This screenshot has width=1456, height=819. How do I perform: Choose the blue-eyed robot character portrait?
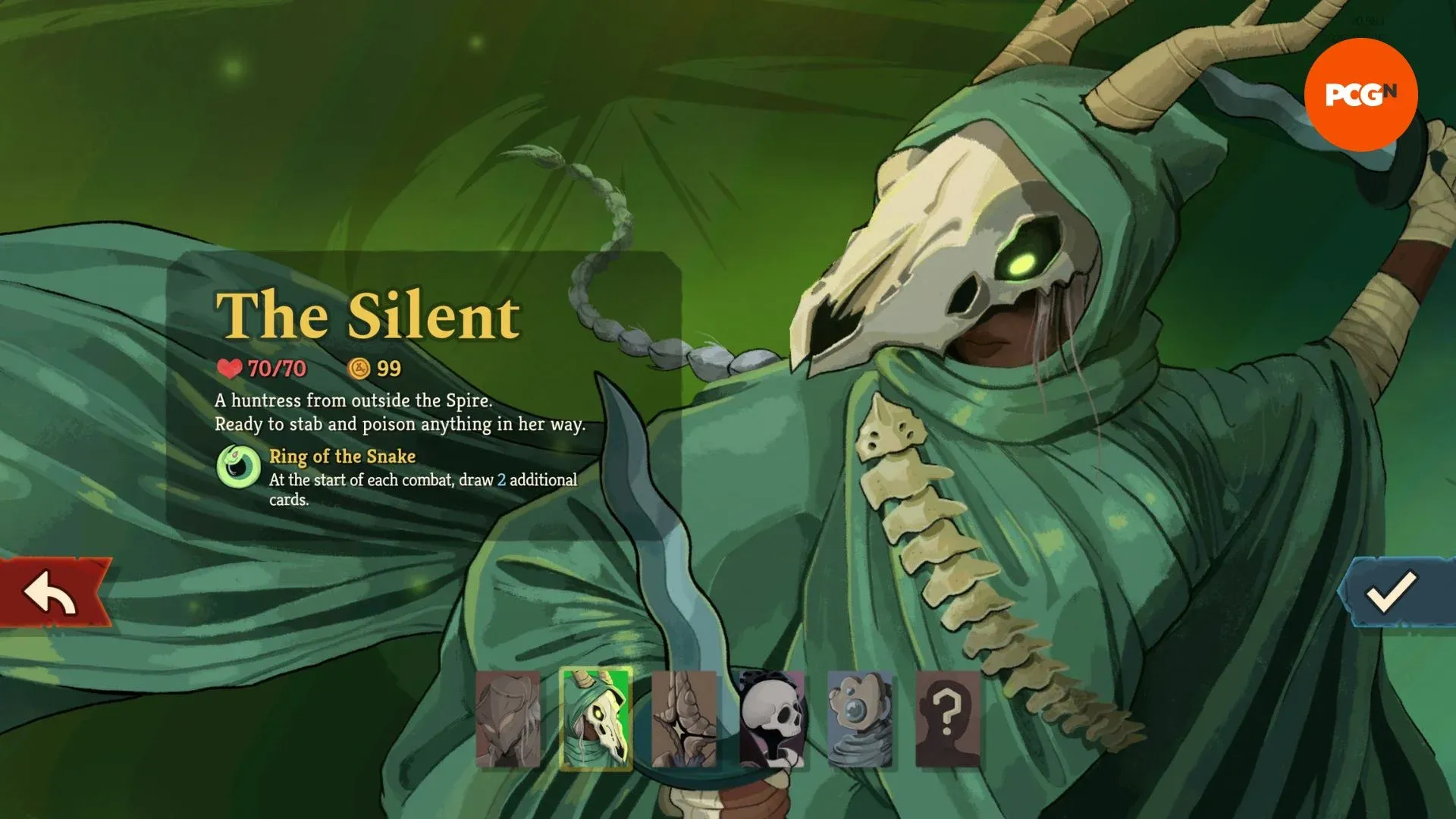[x=860, y=719]
